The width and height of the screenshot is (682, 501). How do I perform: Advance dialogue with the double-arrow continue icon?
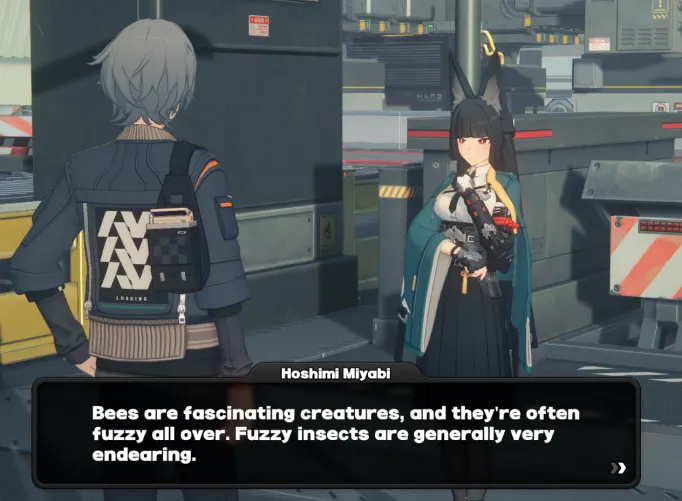pos(620,467)
